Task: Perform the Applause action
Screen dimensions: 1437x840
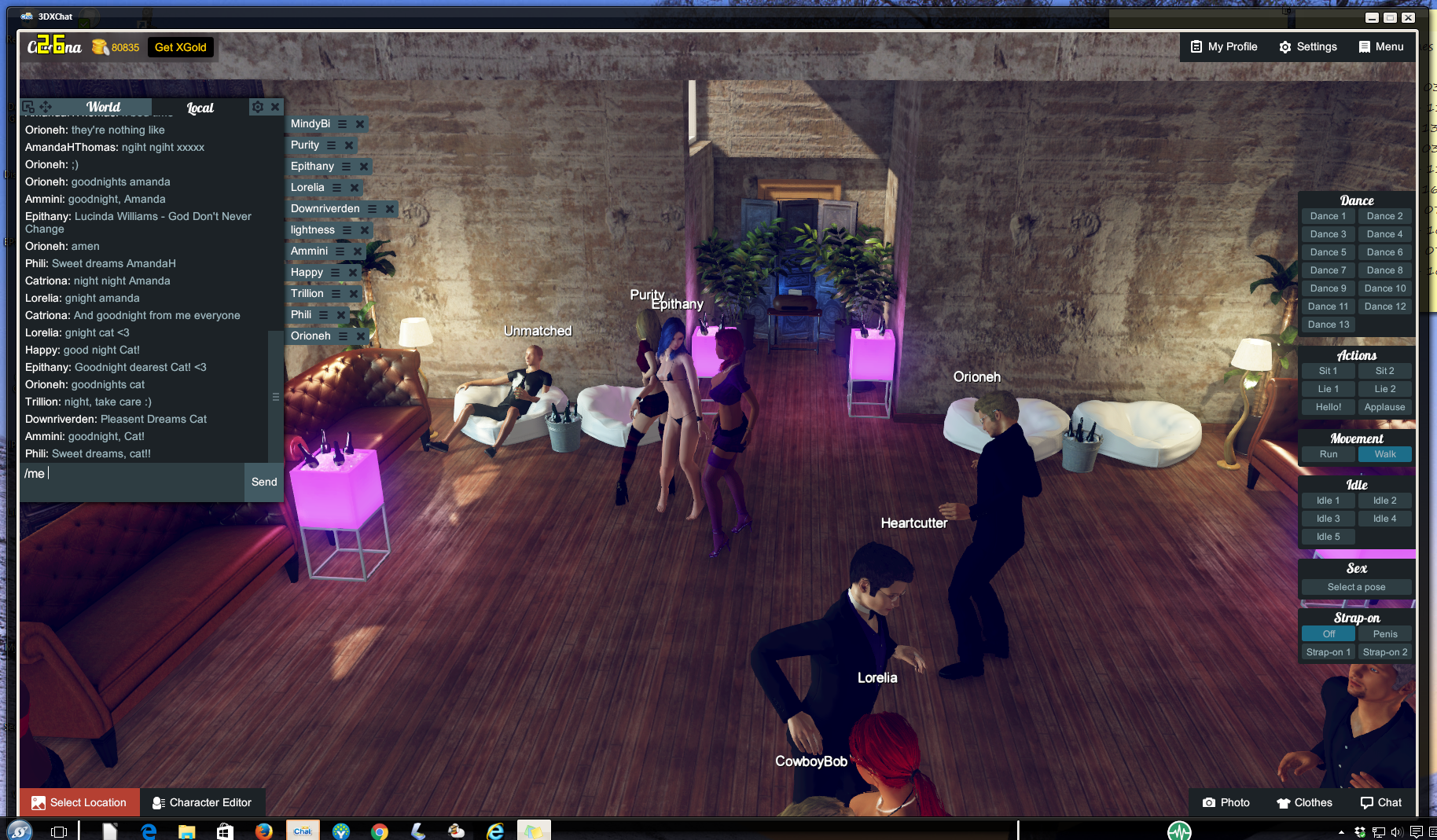Action: tap(1384, 407)
